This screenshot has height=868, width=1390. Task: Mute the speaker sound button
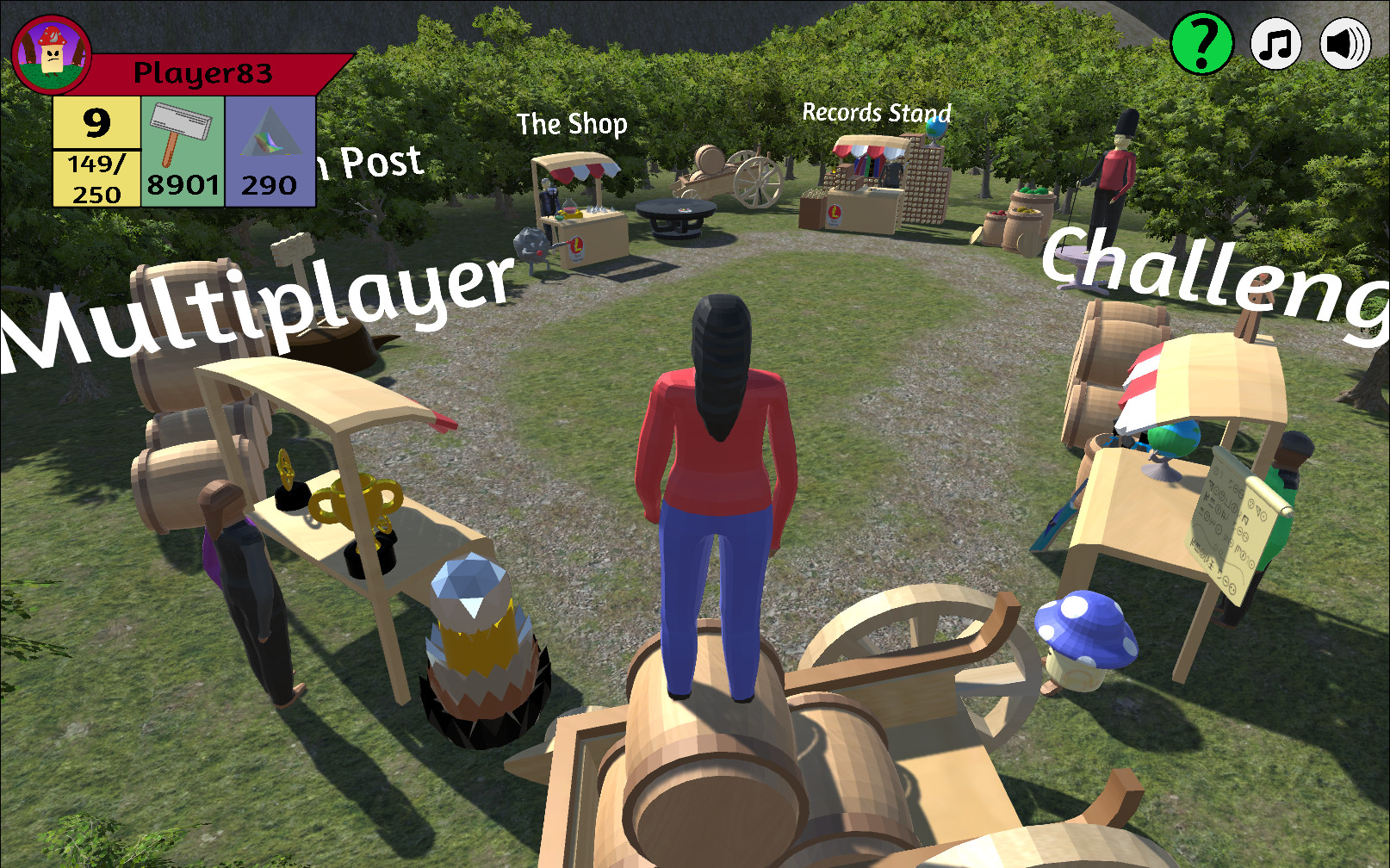point(1346,41)
